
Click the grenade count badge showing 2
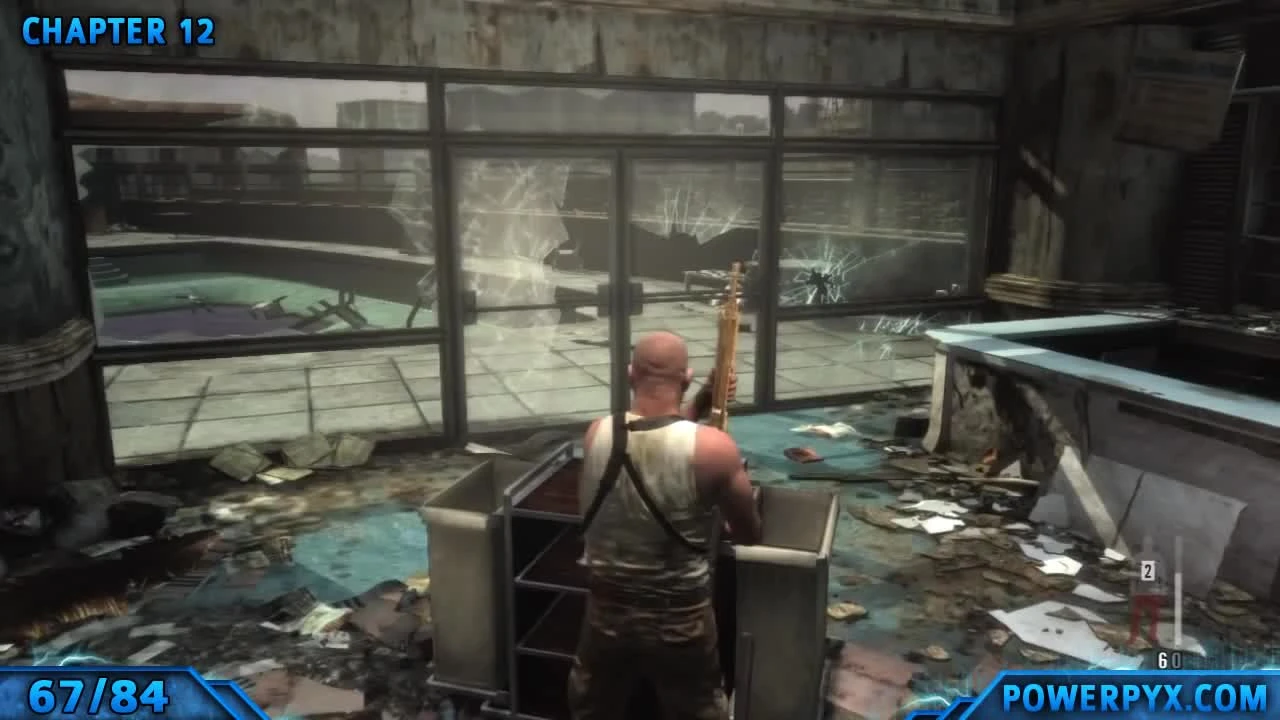tap(1147, 572)
